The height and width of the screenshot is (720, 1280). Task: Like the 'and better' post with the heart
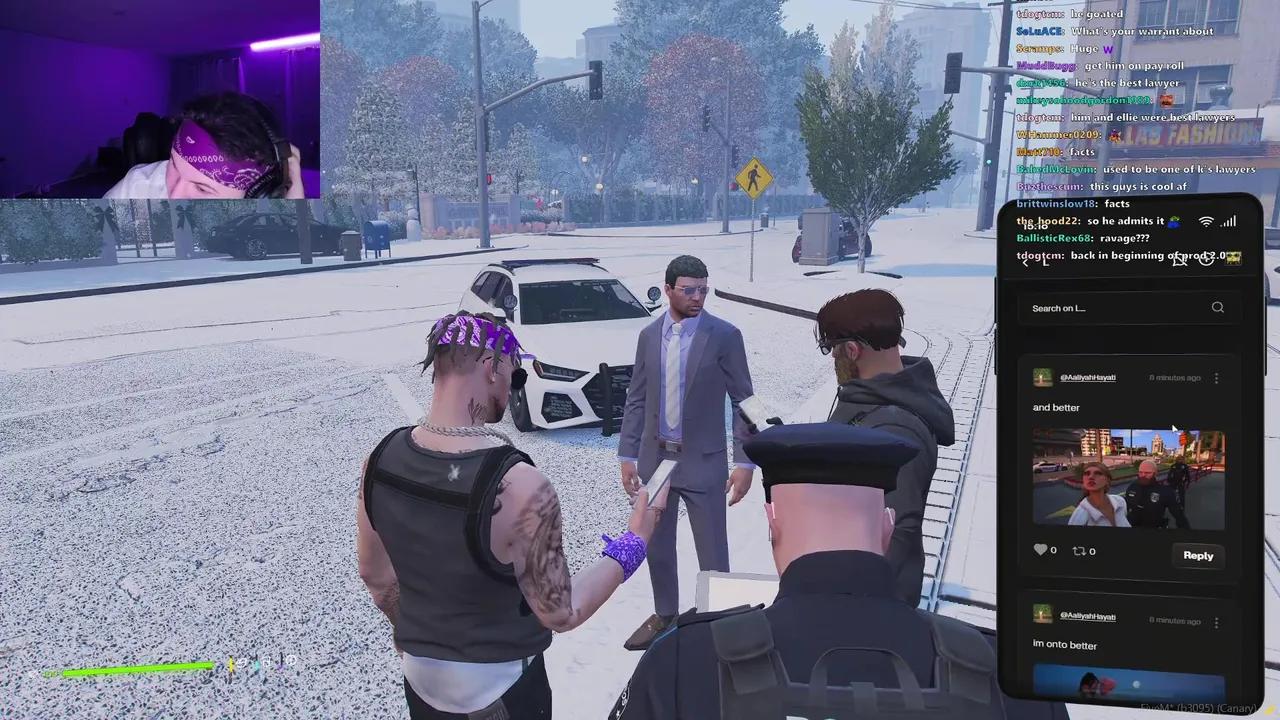1041,550
